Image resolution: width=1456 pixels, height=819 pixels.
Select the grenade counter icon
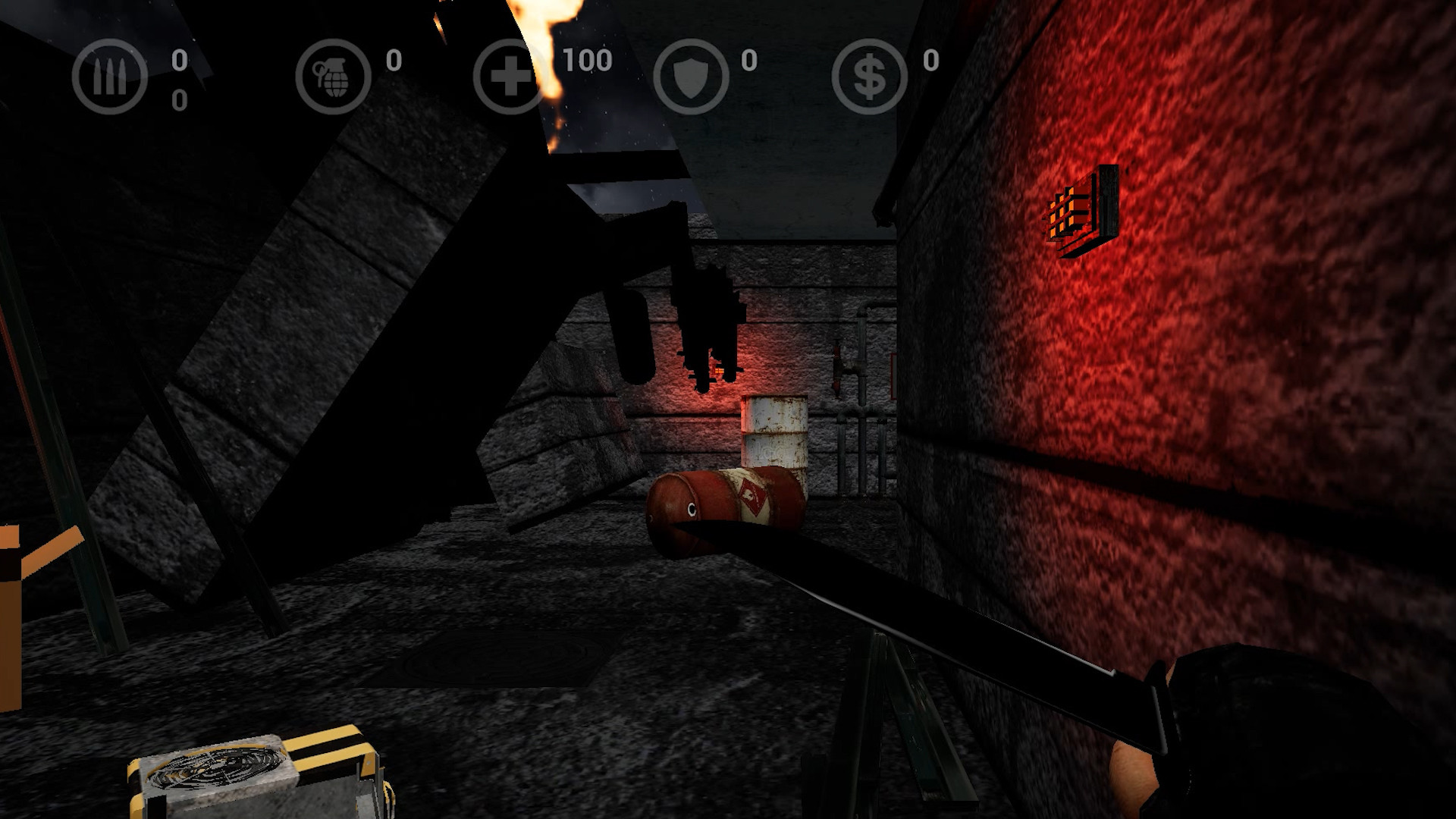coord(335,76)
